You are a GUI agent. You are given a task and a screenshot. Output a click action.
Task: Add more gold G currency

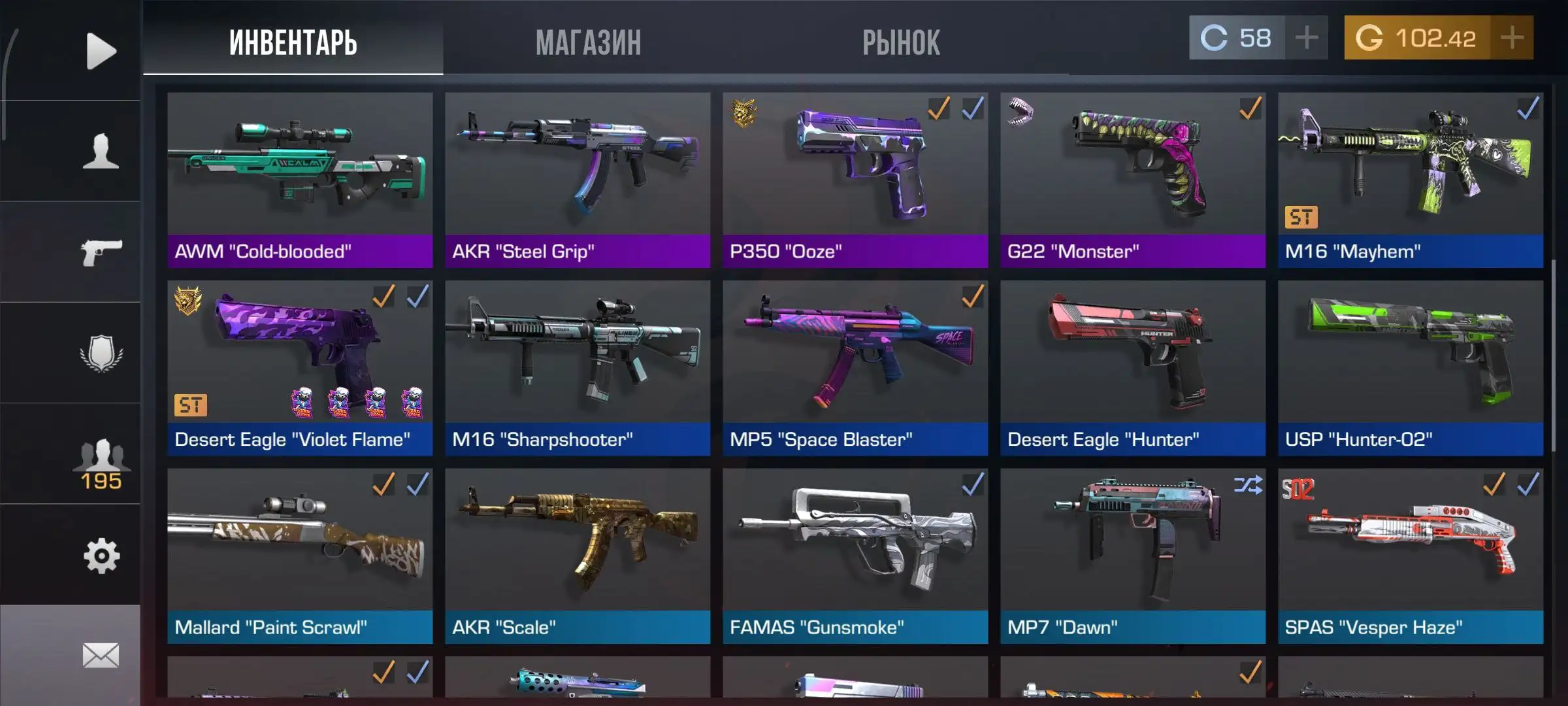pos(1512,38)
